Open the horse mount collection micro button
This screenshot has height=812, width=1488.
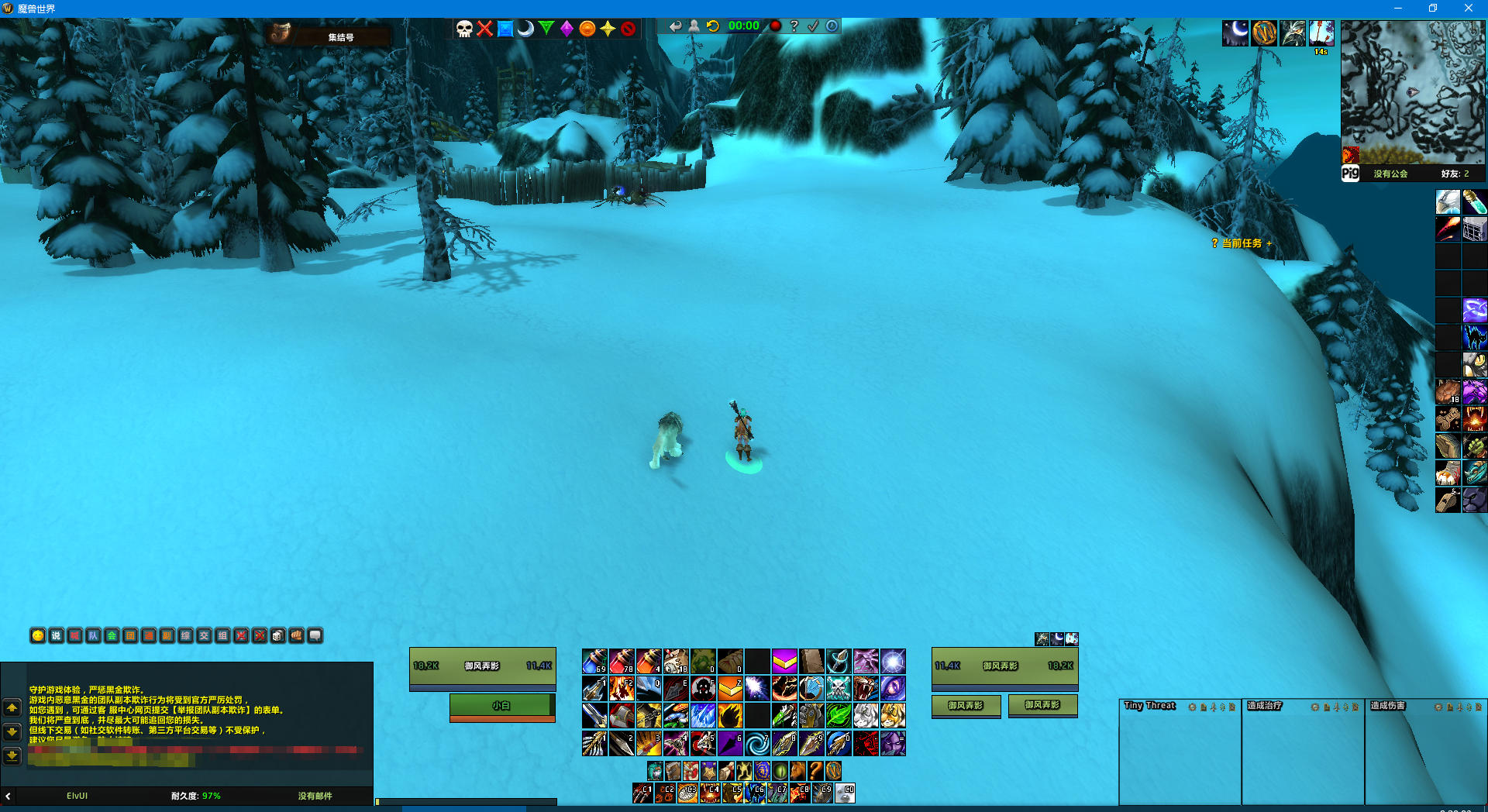(x=797, y=770)
